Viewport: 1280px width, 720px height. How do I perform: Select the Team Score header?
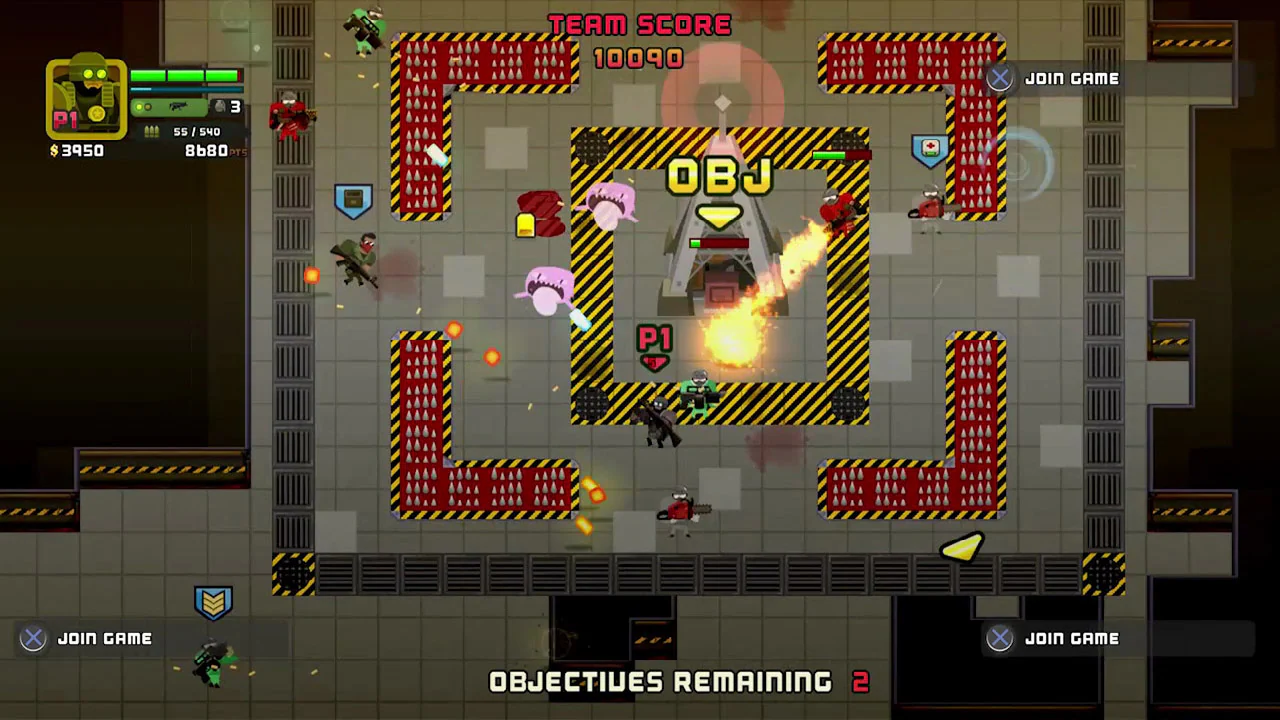pyautogui.click(x=640, y=25)
